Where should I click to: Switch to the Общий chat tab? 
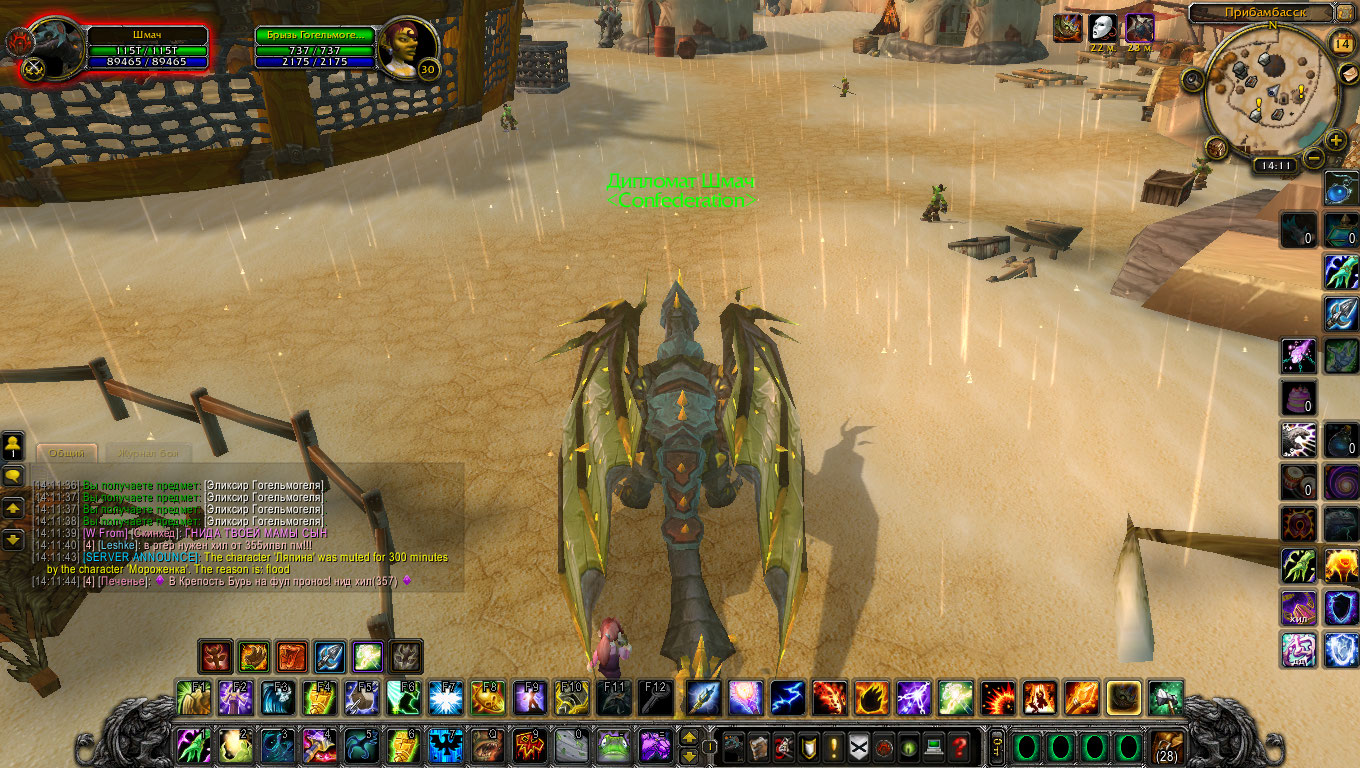(66, 453)
